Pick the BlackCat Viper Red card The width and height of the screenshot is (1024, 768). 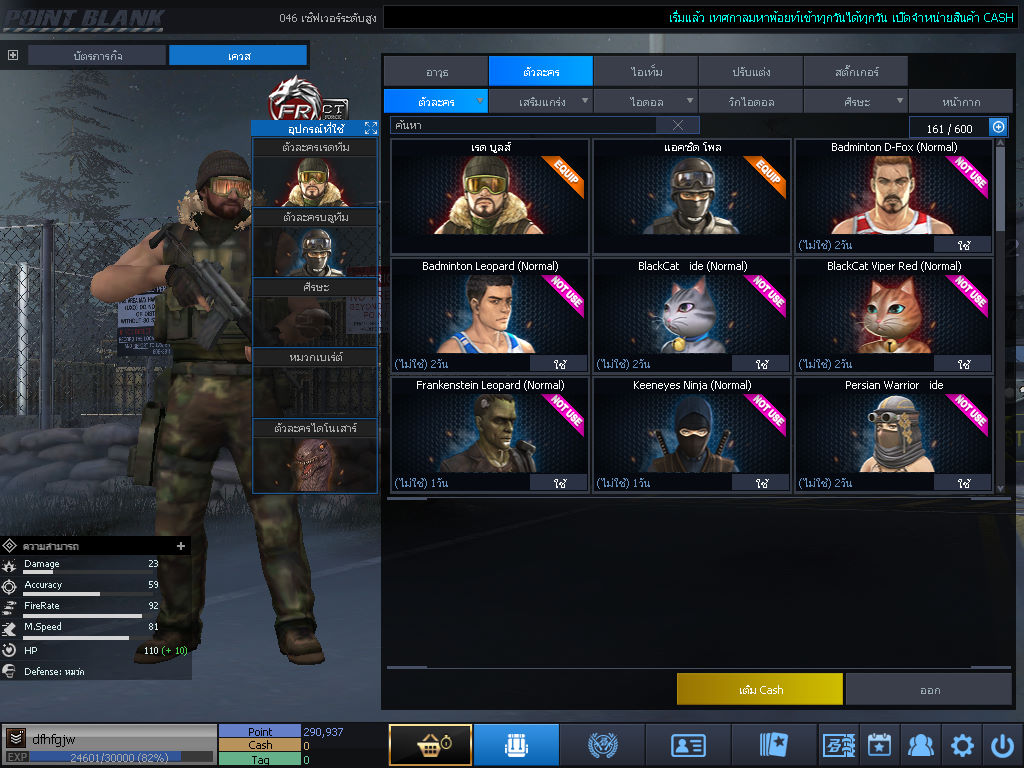[x=893, y=314]
